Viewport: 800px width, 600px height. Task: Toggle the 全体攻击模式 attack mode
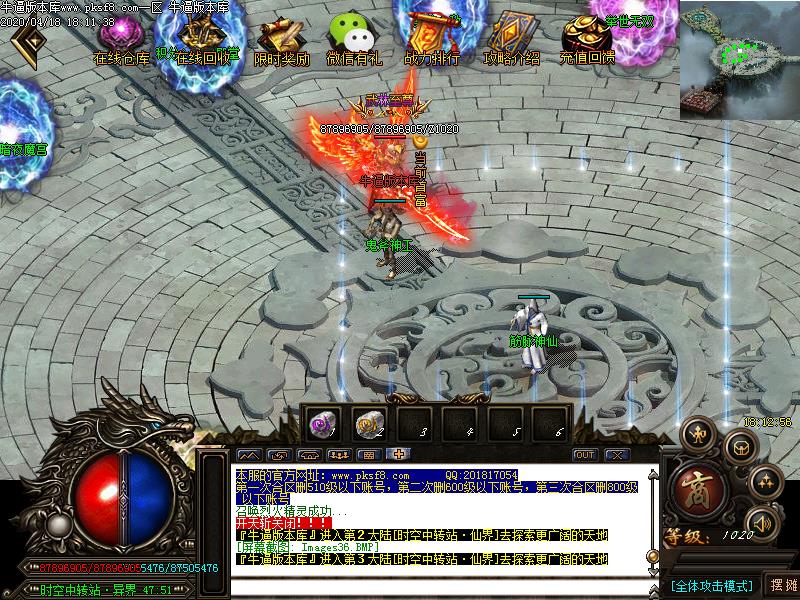[711, 585]
